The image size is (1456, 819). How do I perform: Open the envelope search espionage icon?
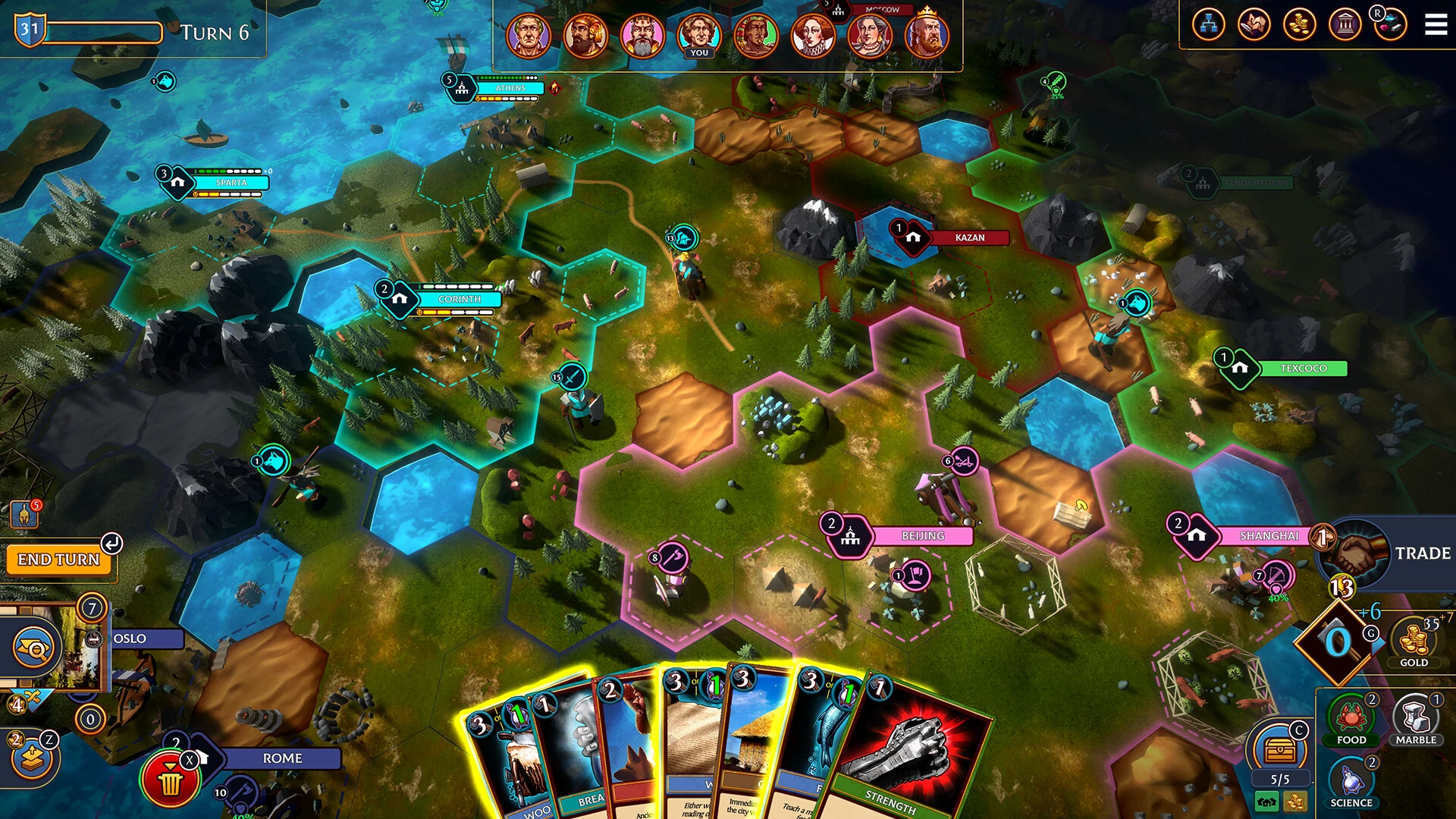(33, 648)
